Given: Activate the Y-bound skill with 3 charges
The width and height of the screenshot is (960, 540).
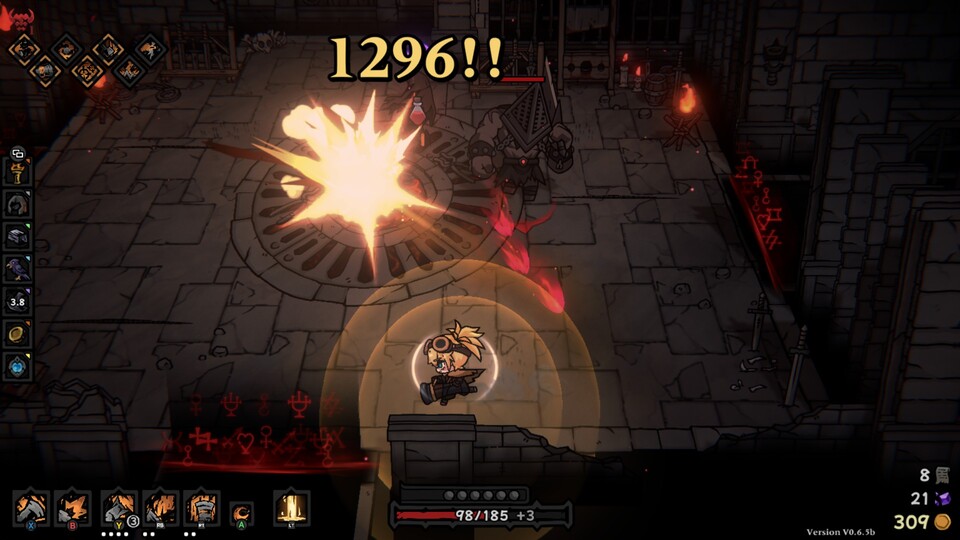Looking at the screenshot, I should click(x=119, y=508).
